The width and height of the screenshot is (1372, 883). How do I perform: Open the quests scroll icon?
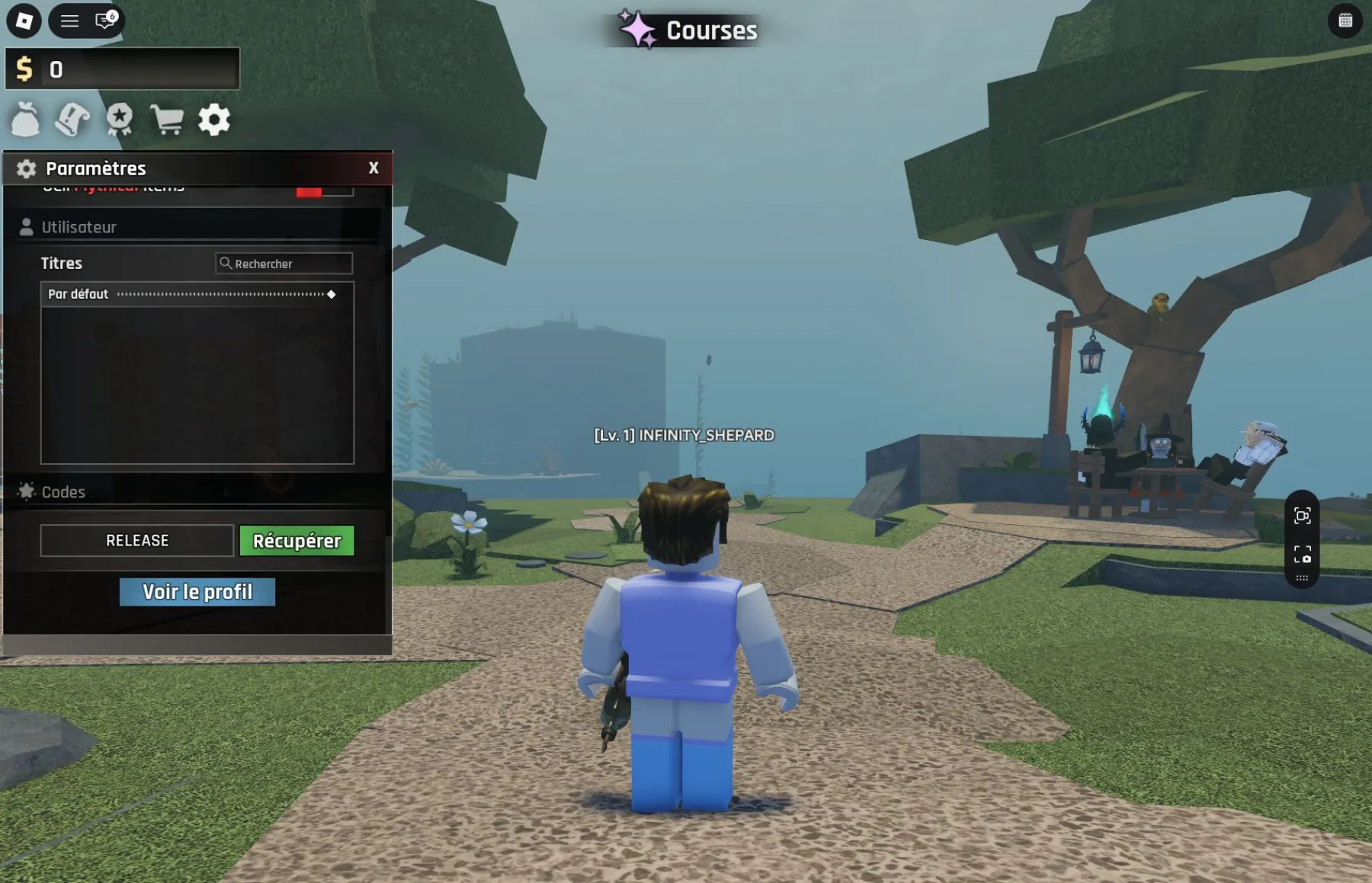click(x=72, y=120)
